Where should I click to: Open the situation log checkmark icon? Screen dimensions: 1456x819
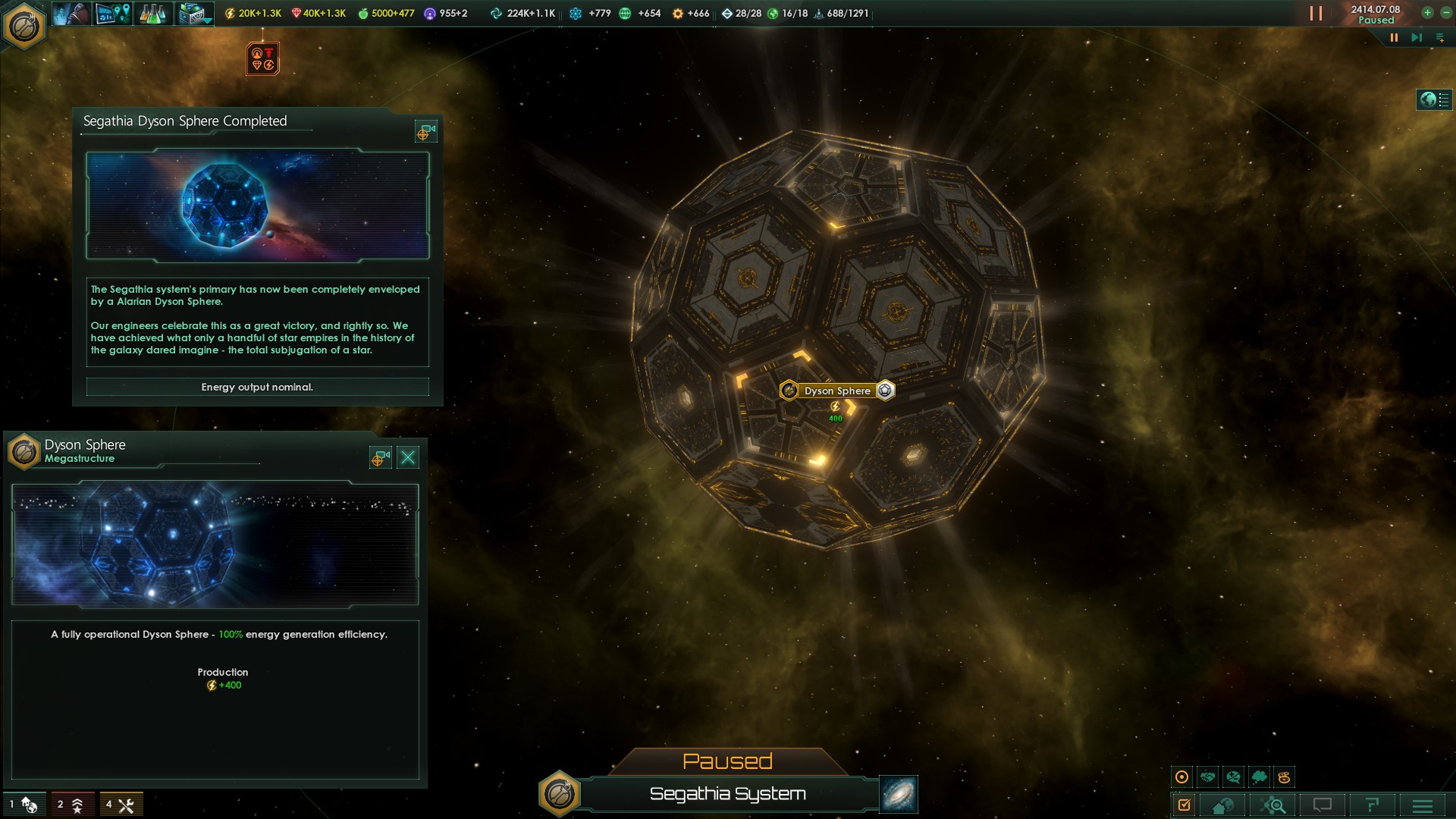coord(1185,804)
